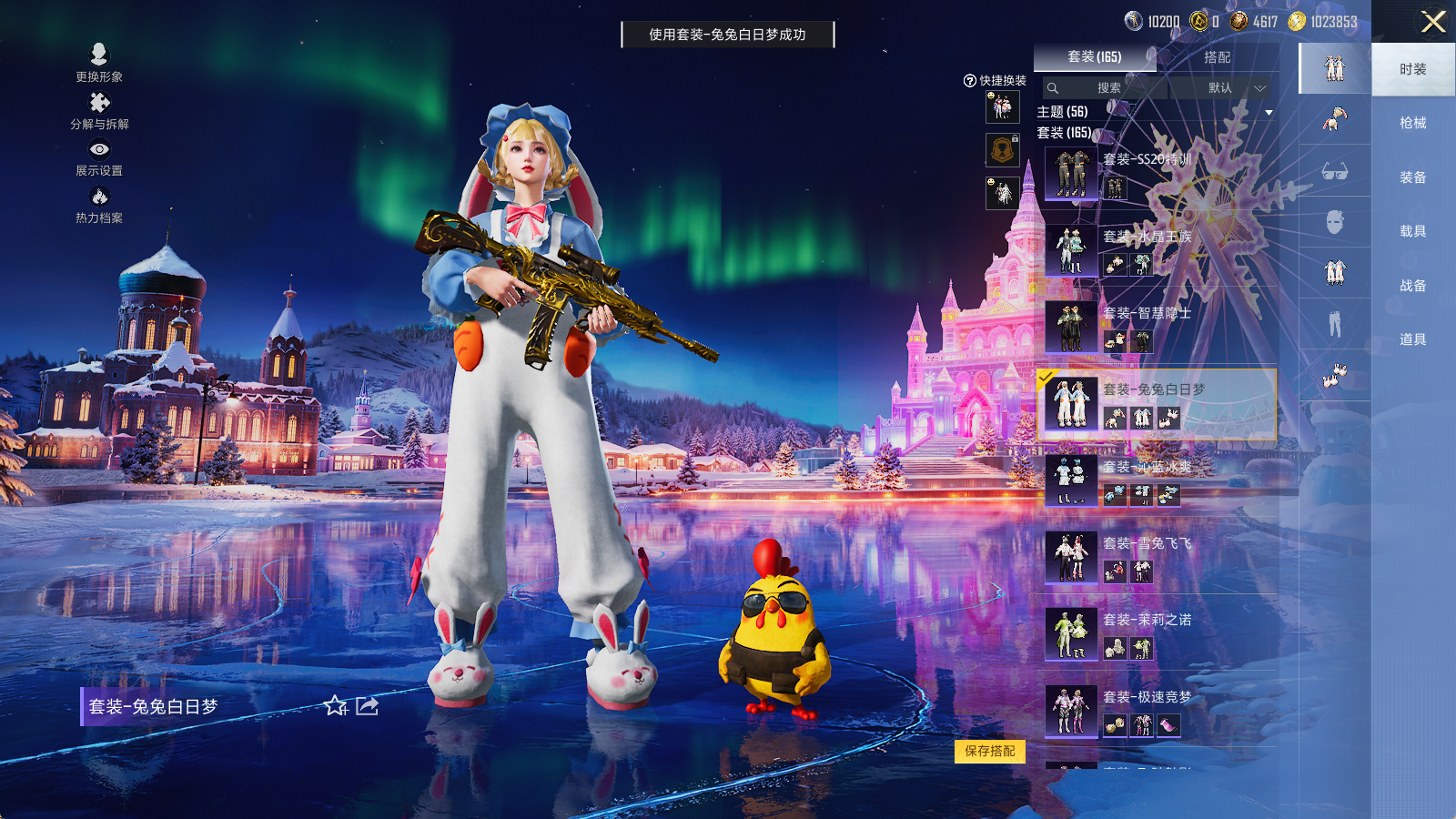This screenshot has height=819, width=1456.
Task: Open 热力档案 heat archive
Action: click(99, 205)
